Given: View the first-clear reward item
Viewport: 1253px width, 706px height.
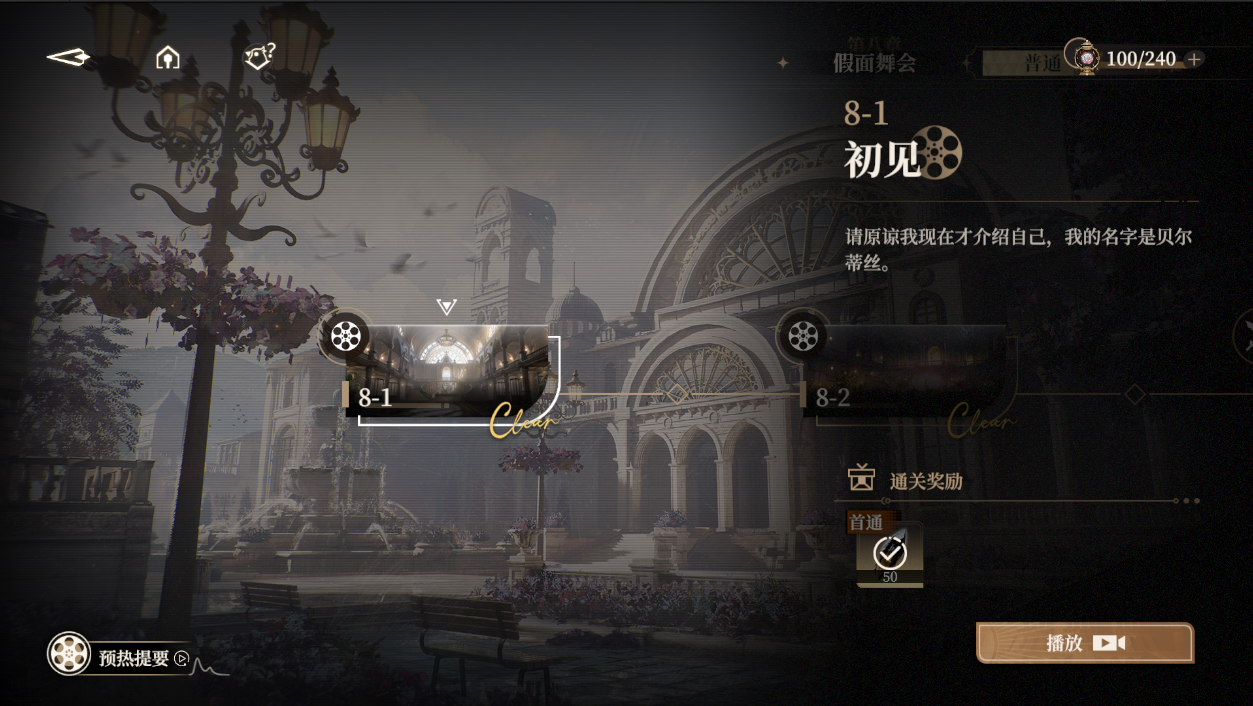Looking at the screenshot, I should tap(889, 554).
